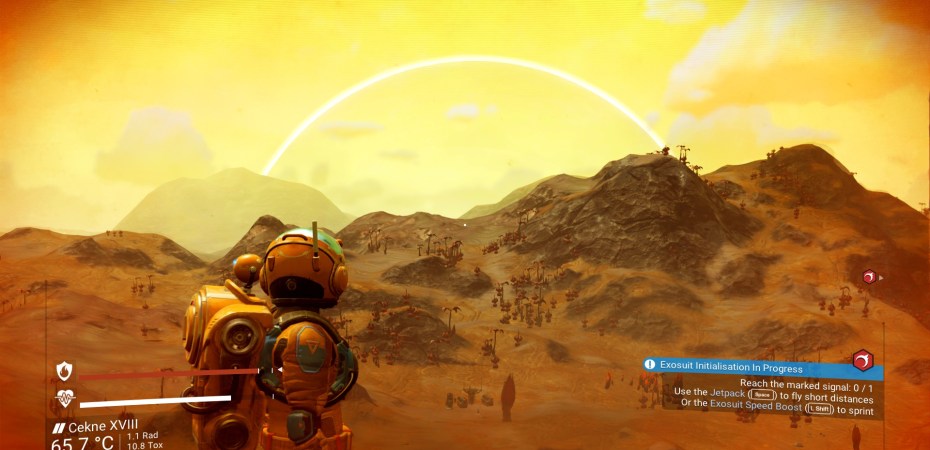
Task: Select the marked signal waypoint marker
Action: point(869,277)
